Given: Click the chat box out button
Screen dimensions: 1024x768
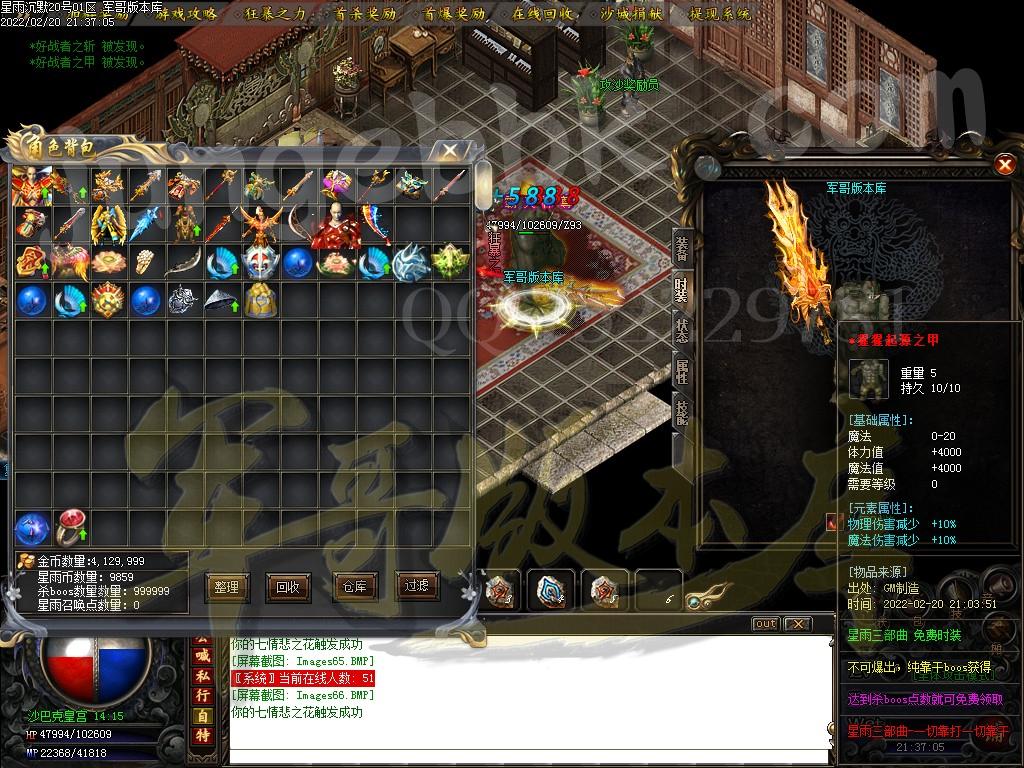Looking at the screenshot, I should pyautogui.click(x=765, y=624).
